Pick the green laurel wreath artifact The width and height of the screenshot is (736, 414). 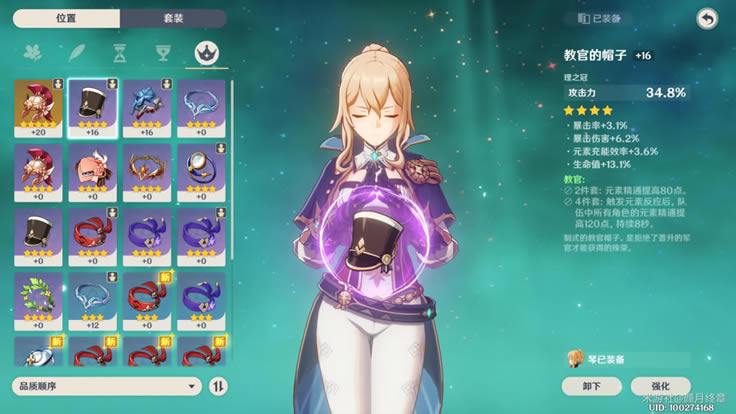[x=38, y=301]
